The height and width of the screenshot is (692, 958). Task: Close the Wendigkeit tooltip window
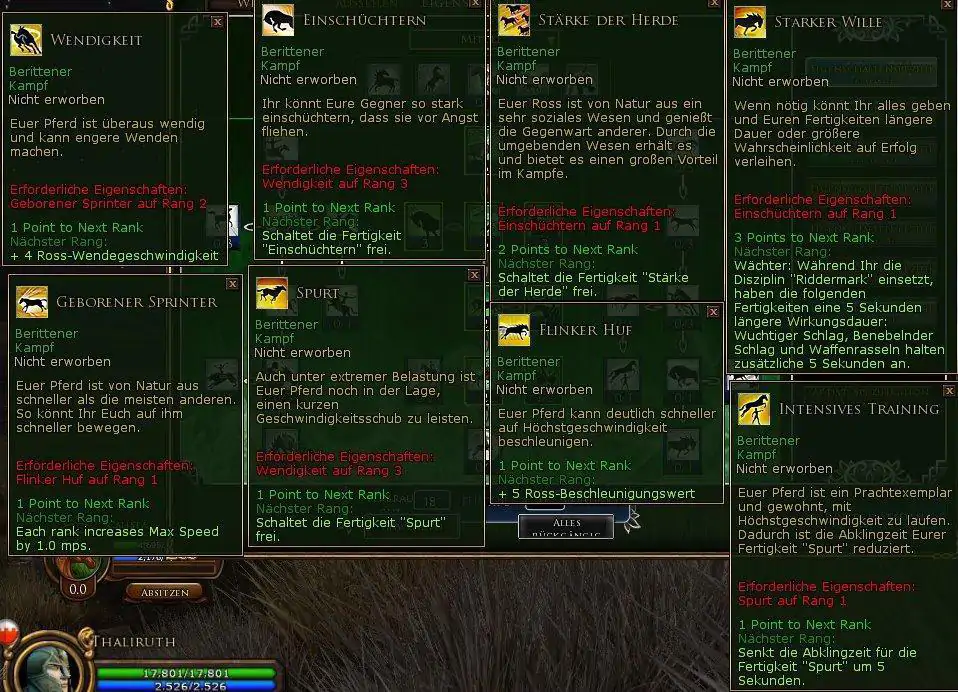coord(218,21)
